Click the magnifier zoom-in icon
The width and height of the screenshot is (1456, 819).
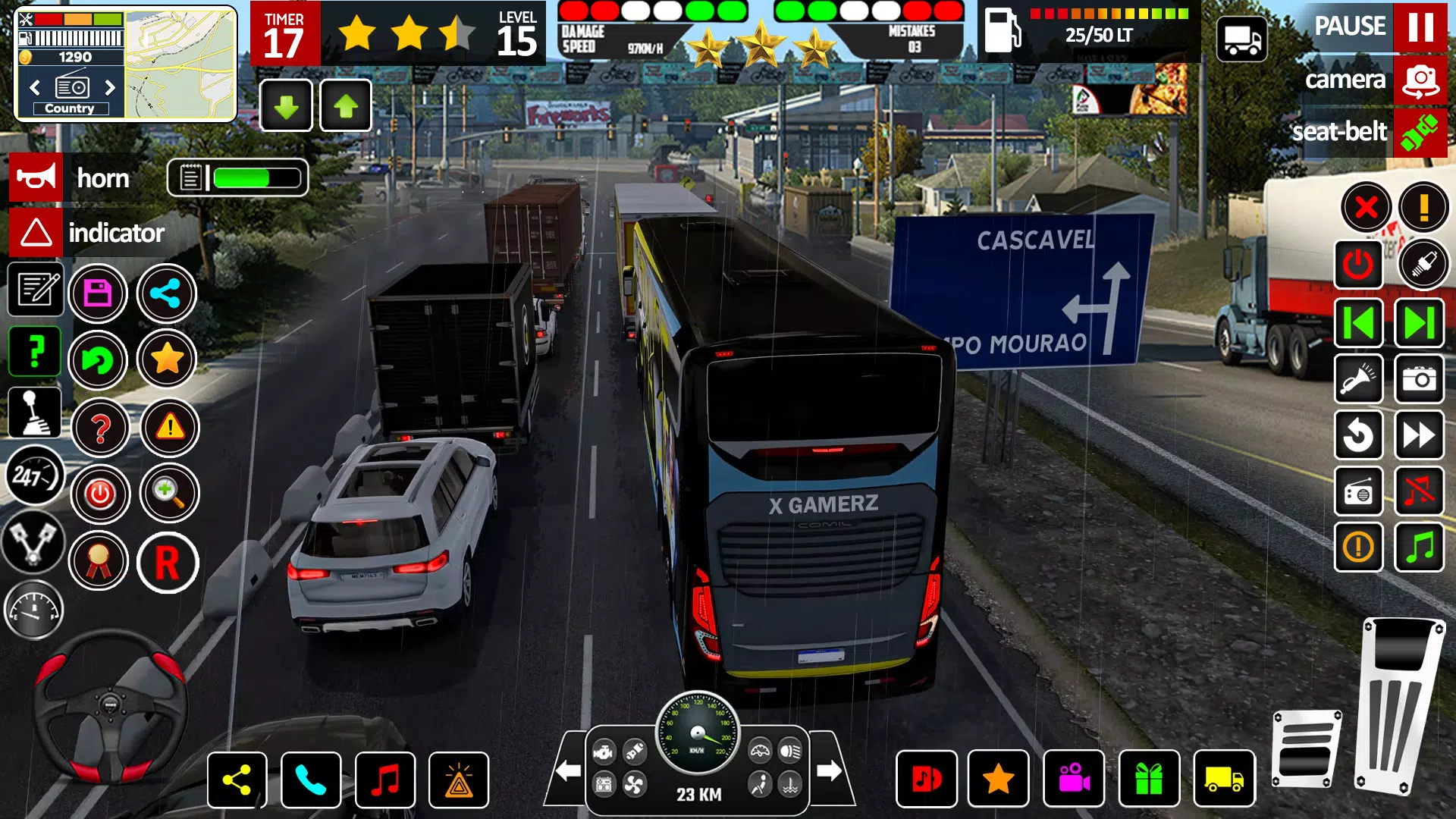169,494
